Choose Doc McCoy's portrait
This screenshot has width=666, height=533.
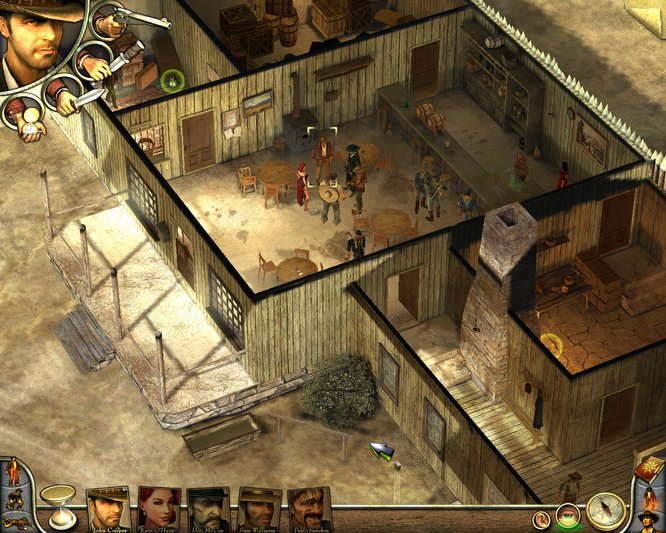[208, 508]
